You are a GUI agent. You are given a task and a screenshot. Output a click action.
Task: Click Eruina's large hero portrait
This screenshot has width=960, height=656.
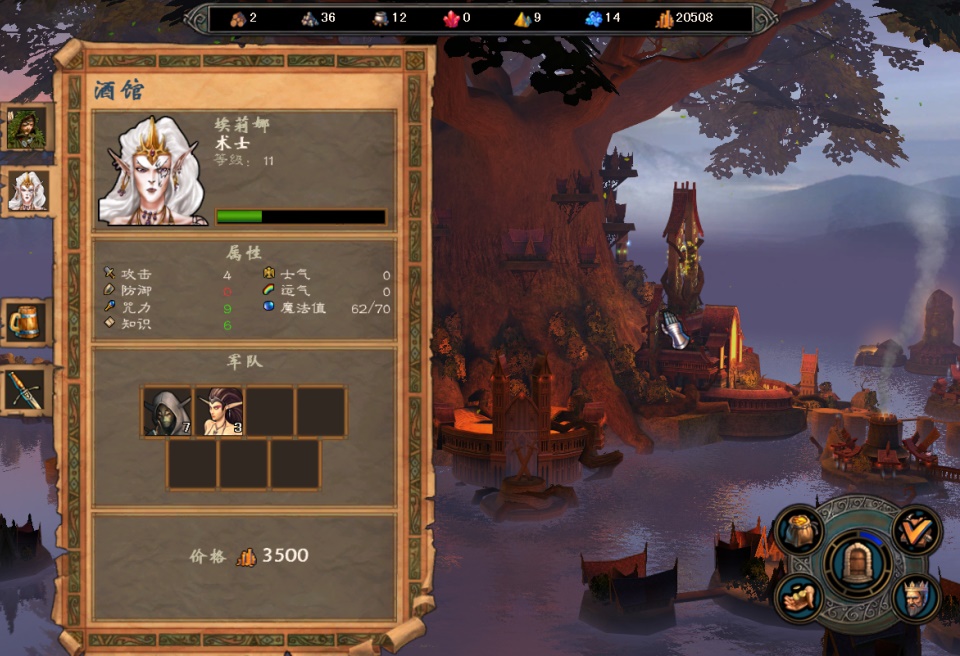coord(152,169)
